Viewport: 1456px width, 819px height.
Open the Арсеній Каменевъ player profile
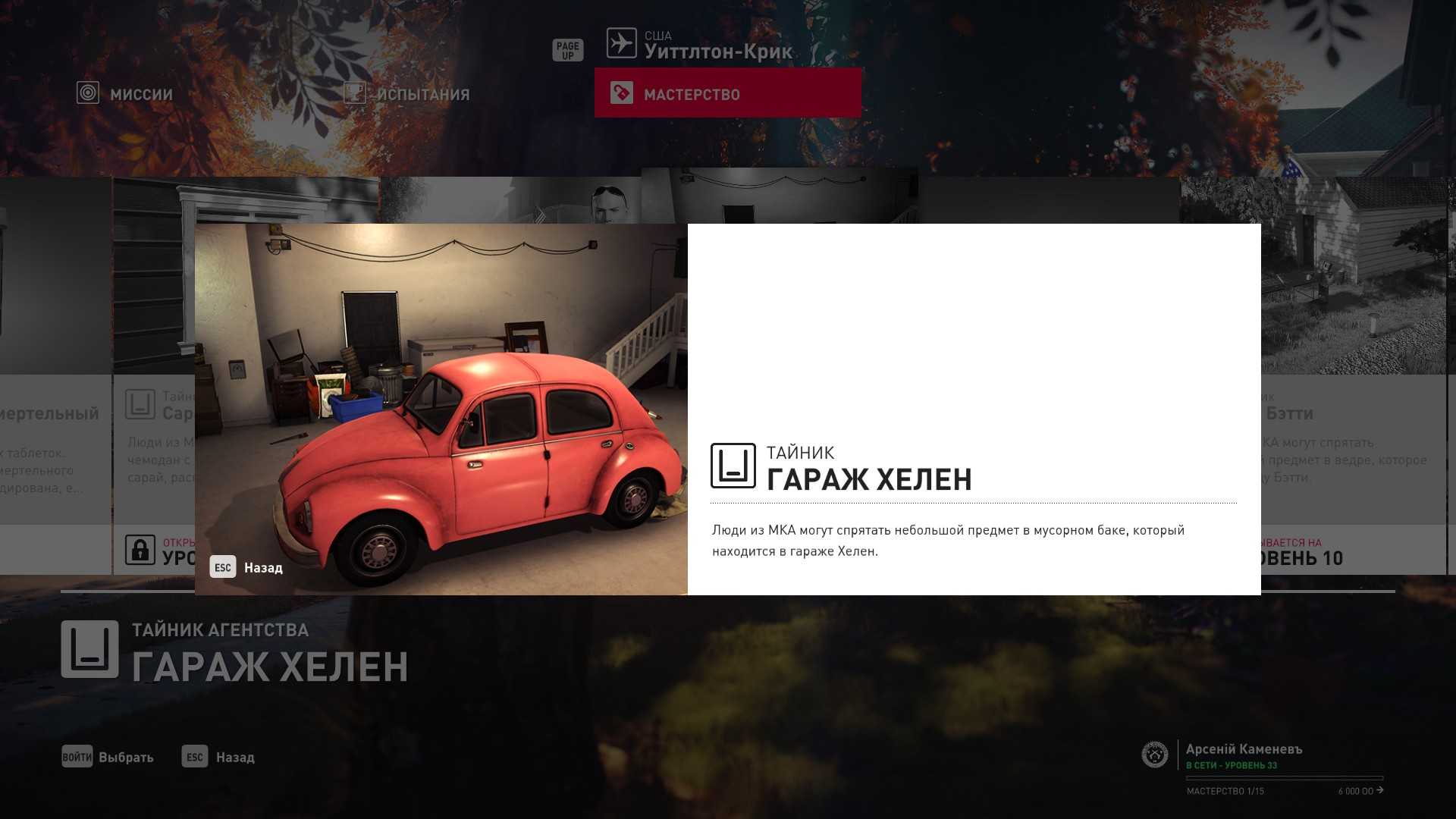(x=1243, y=750)
